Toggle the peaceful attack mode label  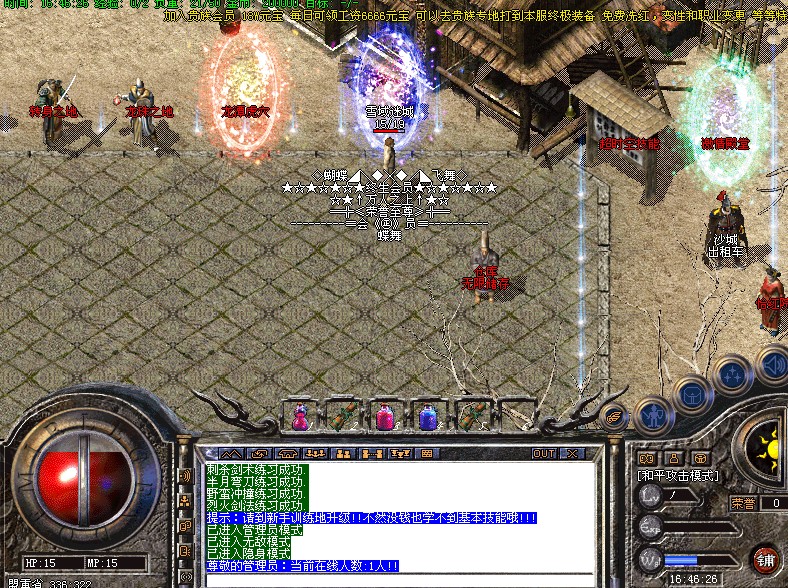[x=677, y=476]
